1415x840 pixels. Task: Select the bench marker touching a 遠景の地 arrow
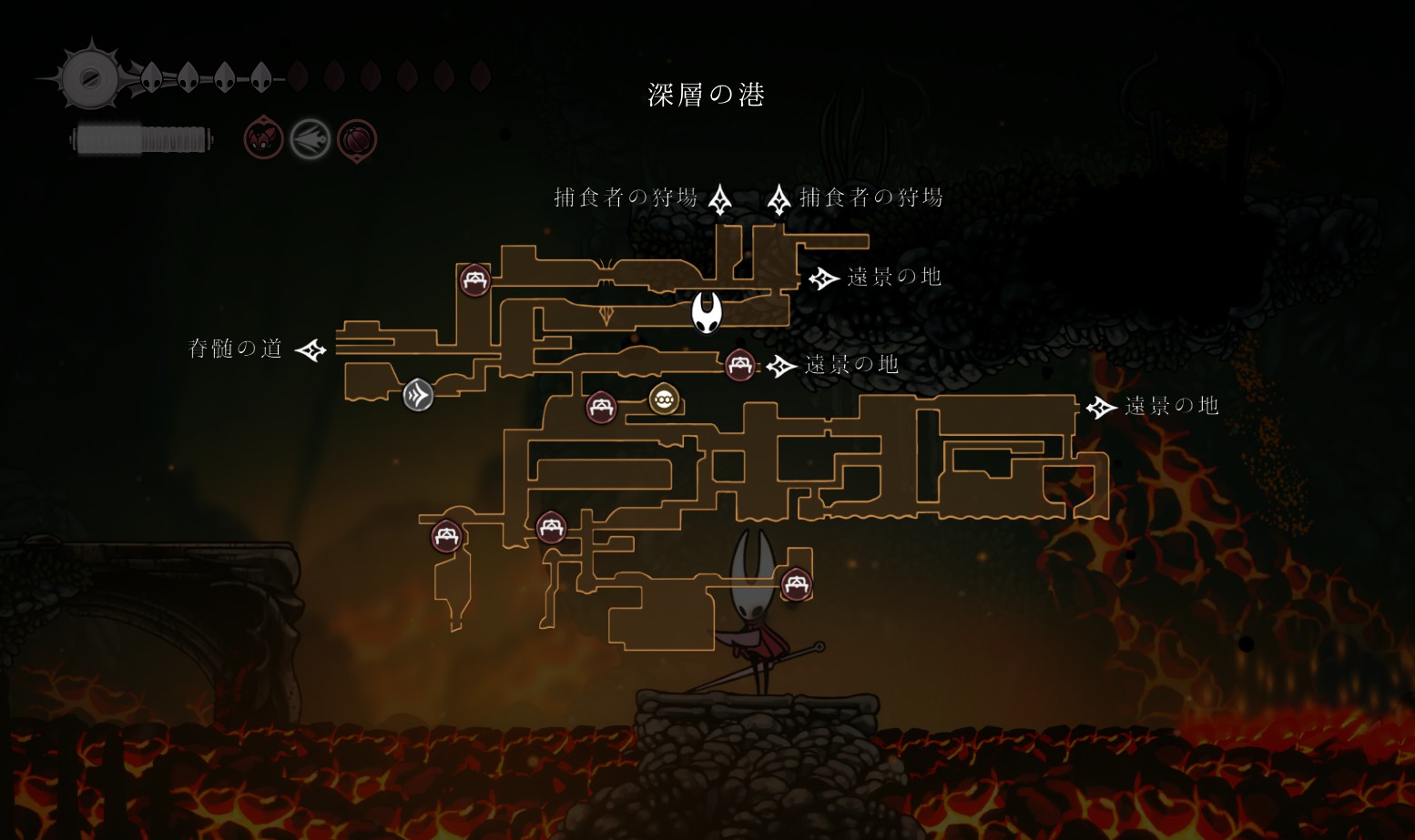[x=740, y=366]
